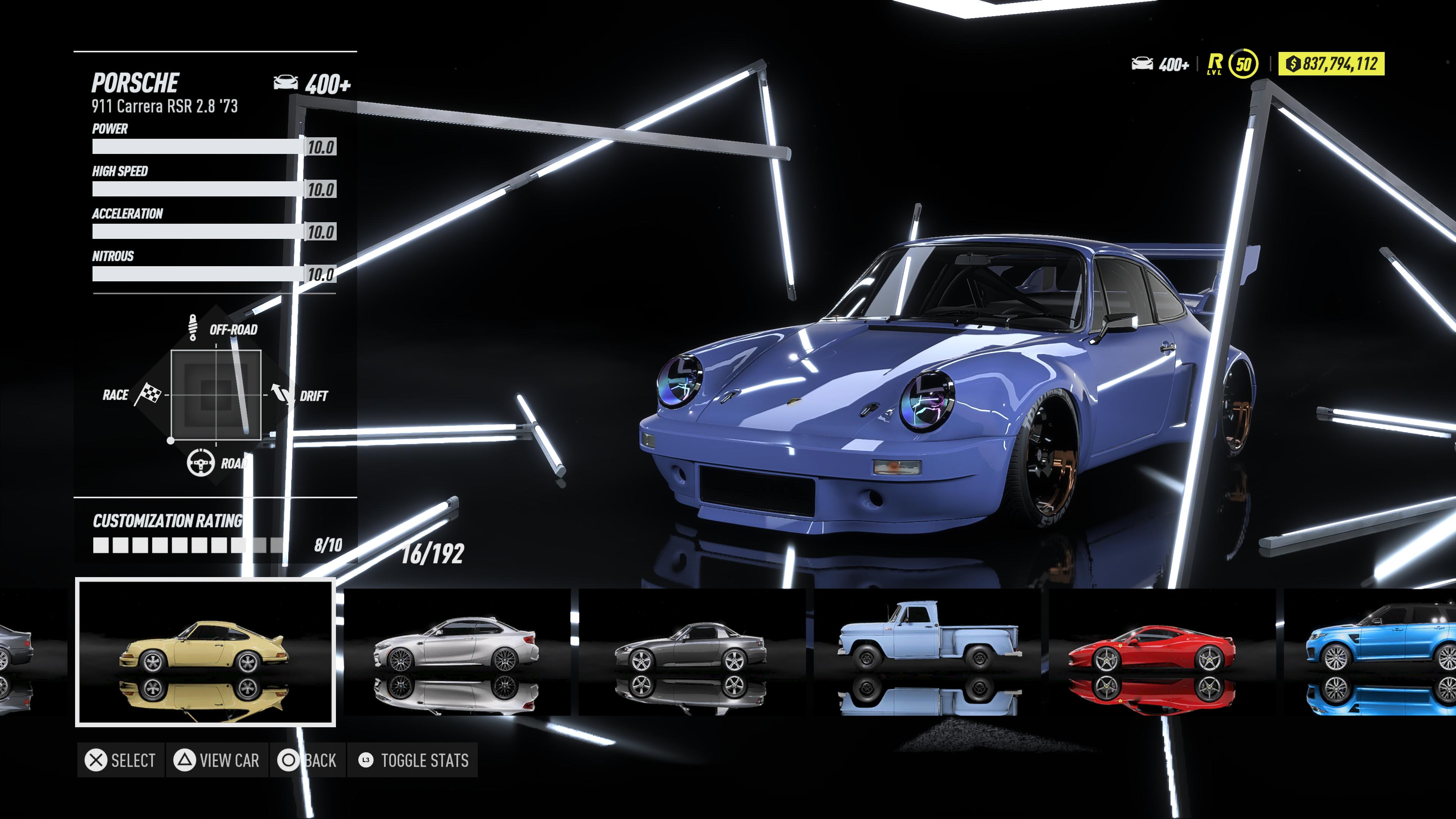Select the light blue pickup truck
The image size is (1456, 819).
point(927,652)
